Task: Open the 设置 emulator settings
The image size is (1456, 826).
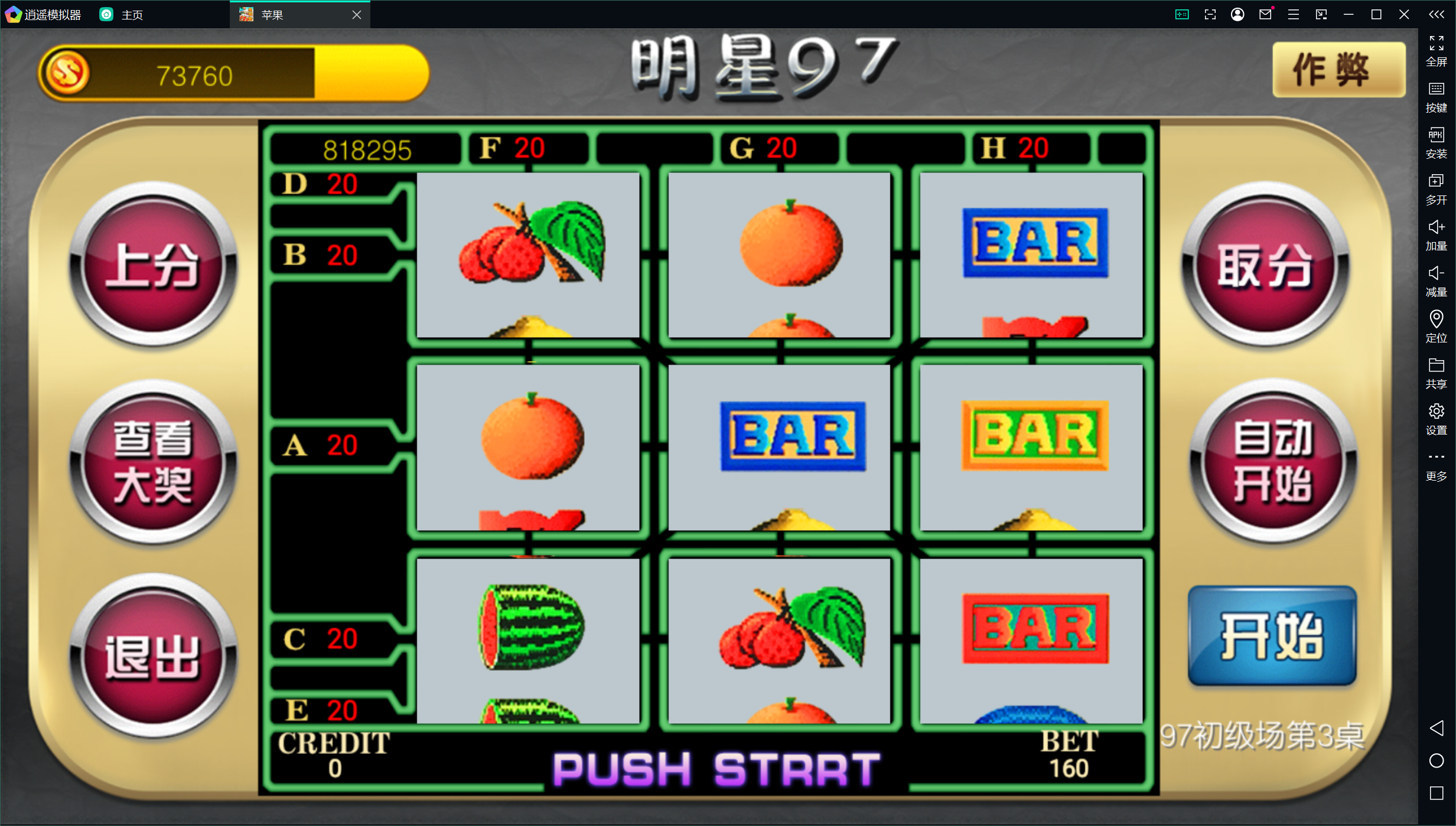Action: [x=1436, y=418]
